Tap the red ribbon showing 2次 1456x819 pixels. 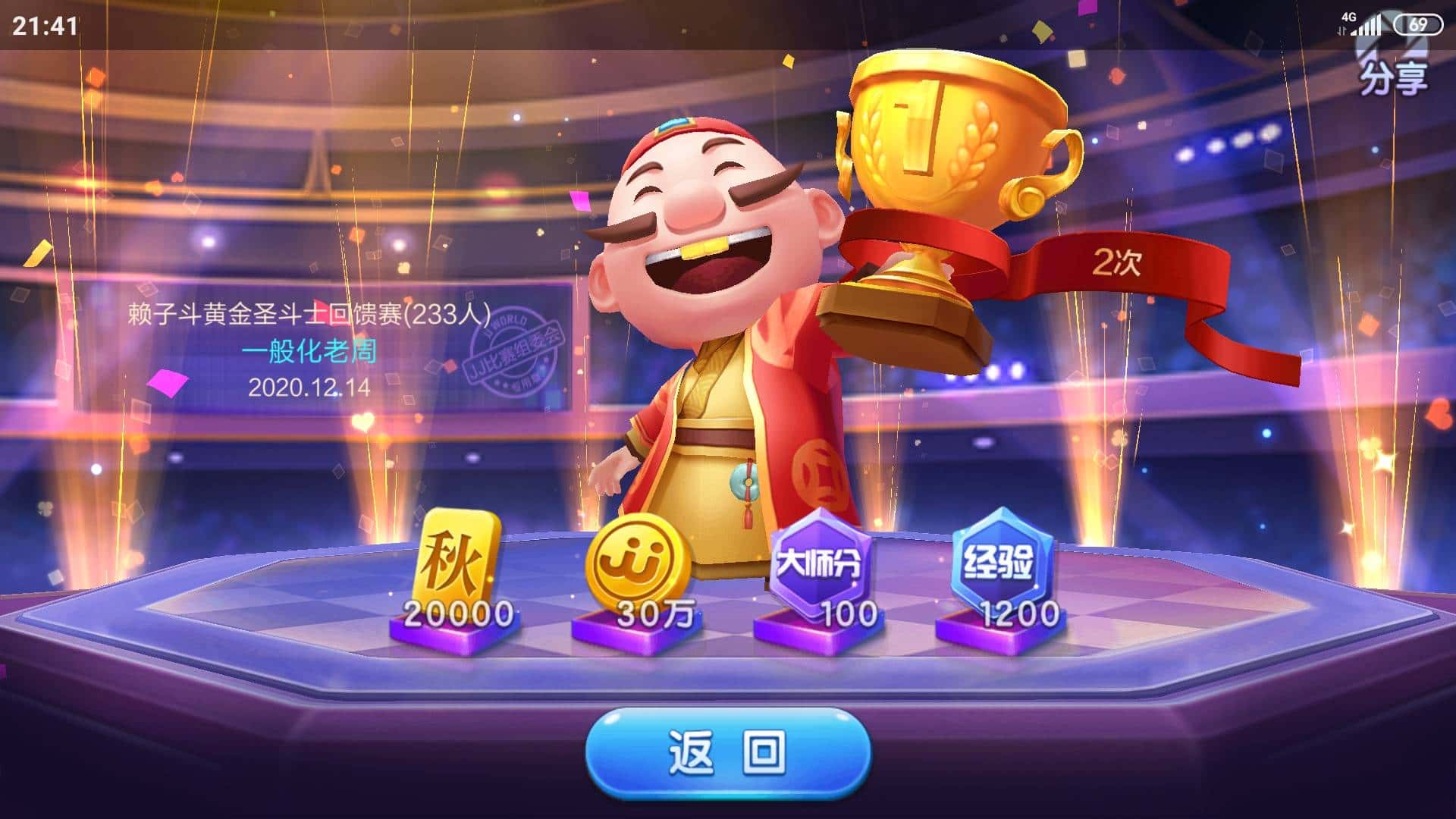point(1119,262)
